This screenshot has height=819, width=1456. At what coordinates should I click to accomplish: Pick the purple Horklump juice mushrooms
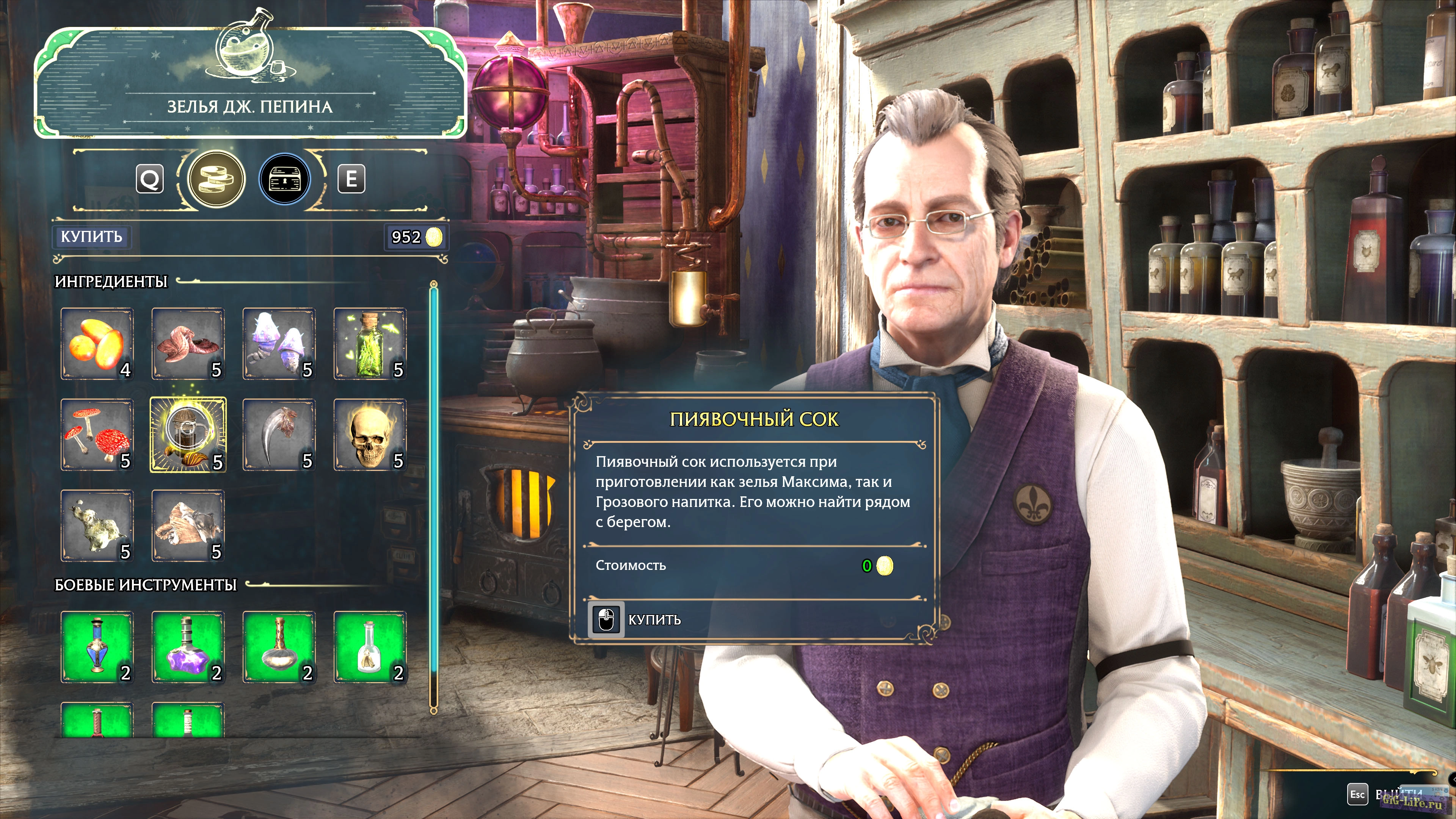coord(279,344)
